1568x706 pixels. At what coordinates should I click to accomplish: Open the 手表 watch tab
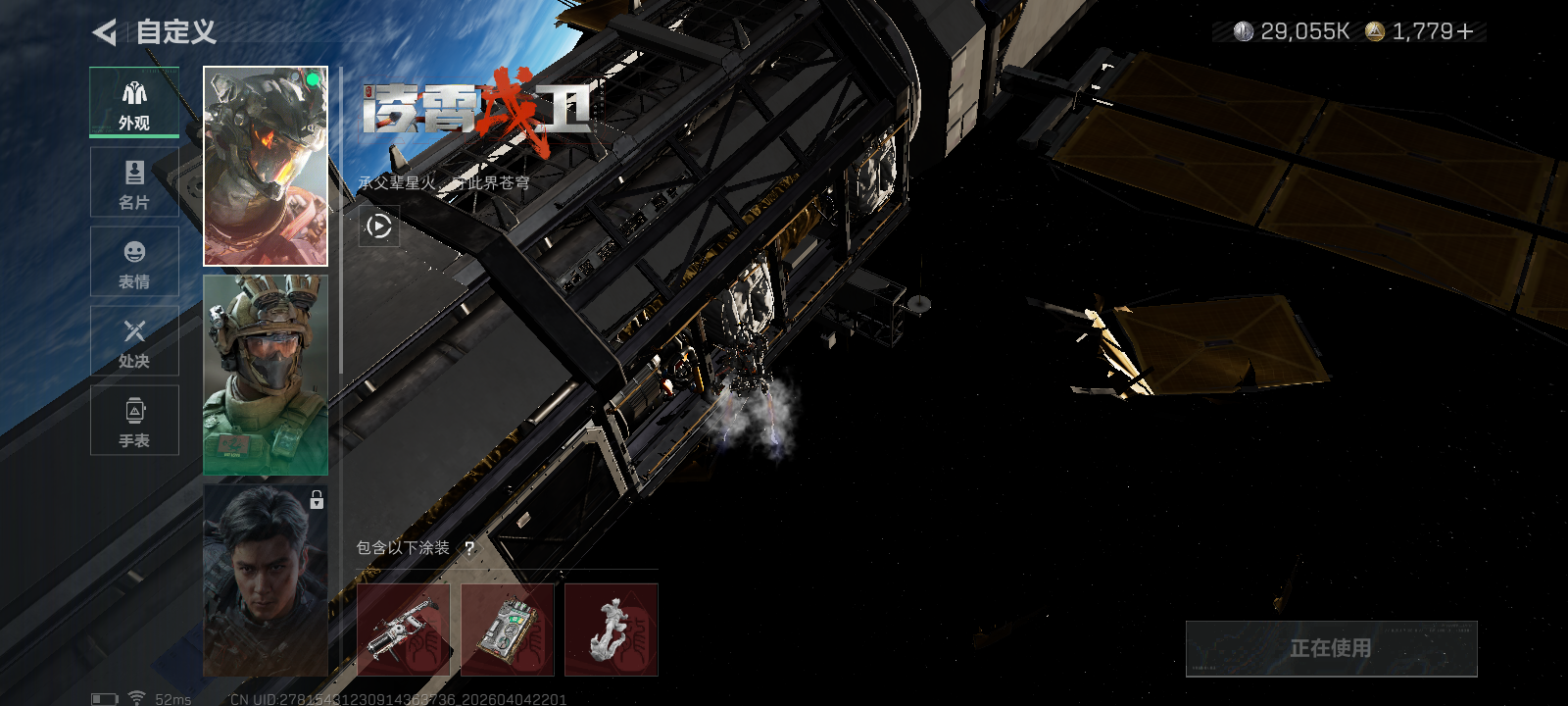pyautogui.click(x=134, y=421)
